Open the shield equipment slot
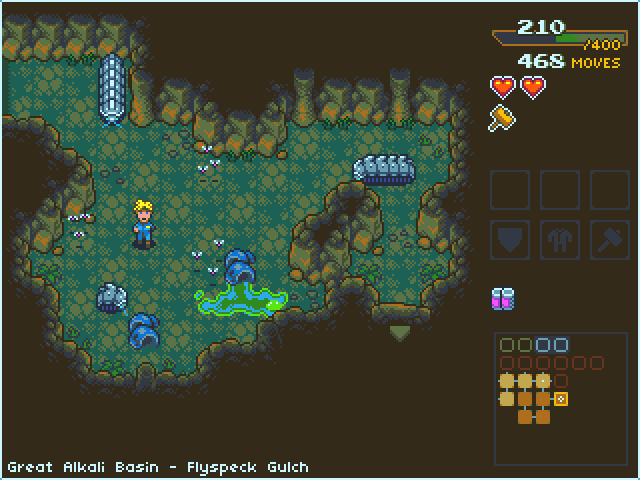640x480 pixels. click(x=509, y=239)
